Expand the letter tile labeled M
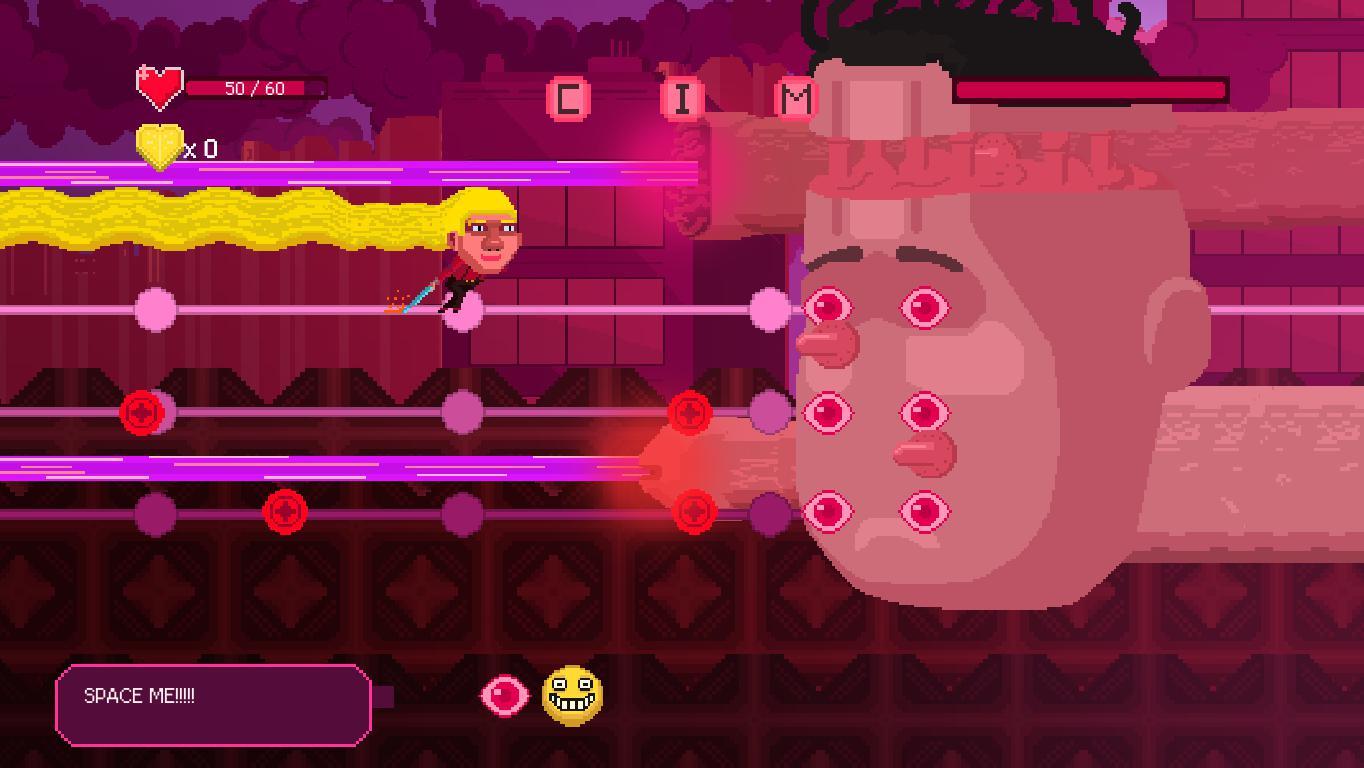Viewport: 1364px width, 768px height. pos(795,96)
